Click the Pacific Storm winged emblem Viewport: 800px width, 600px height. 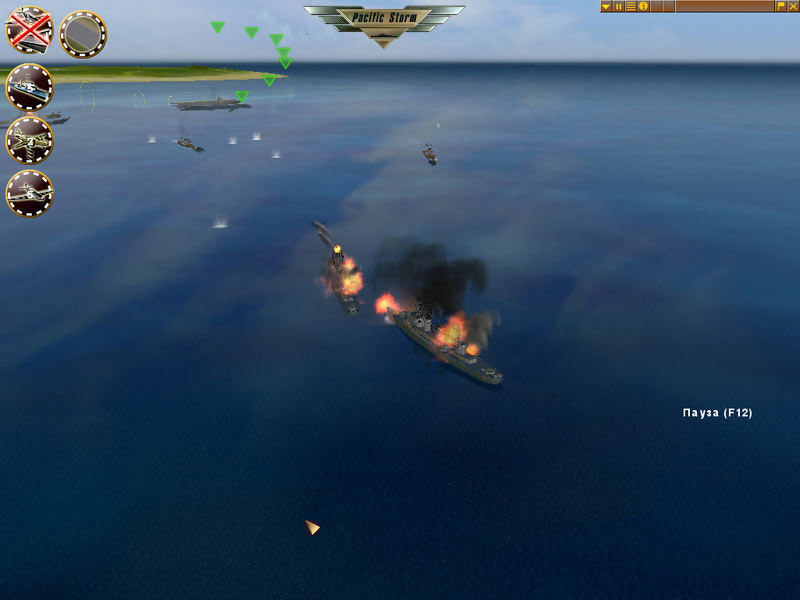coord(384,22)
